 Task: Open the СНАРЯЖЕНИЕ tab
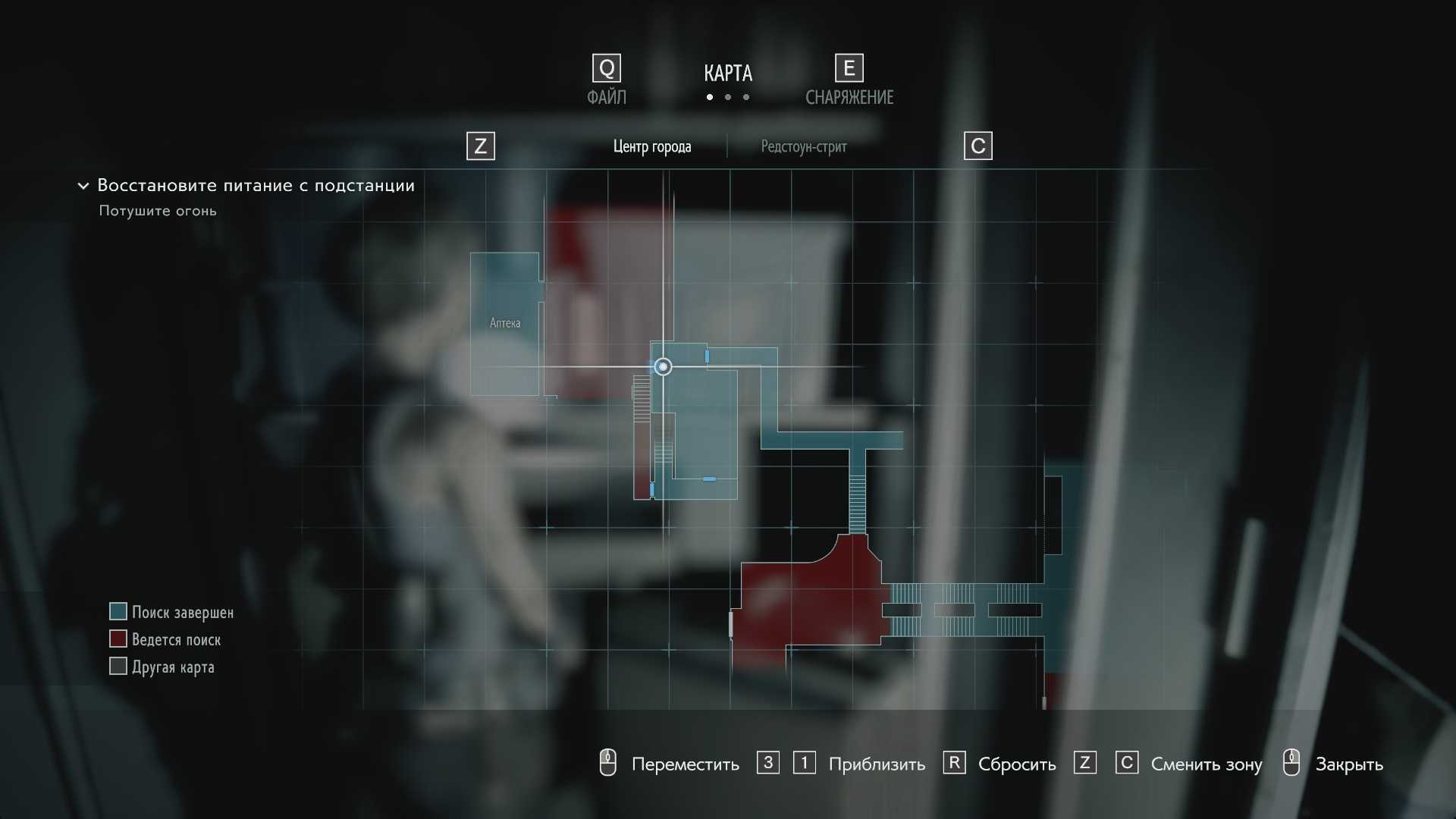click(x=849, y=97)
